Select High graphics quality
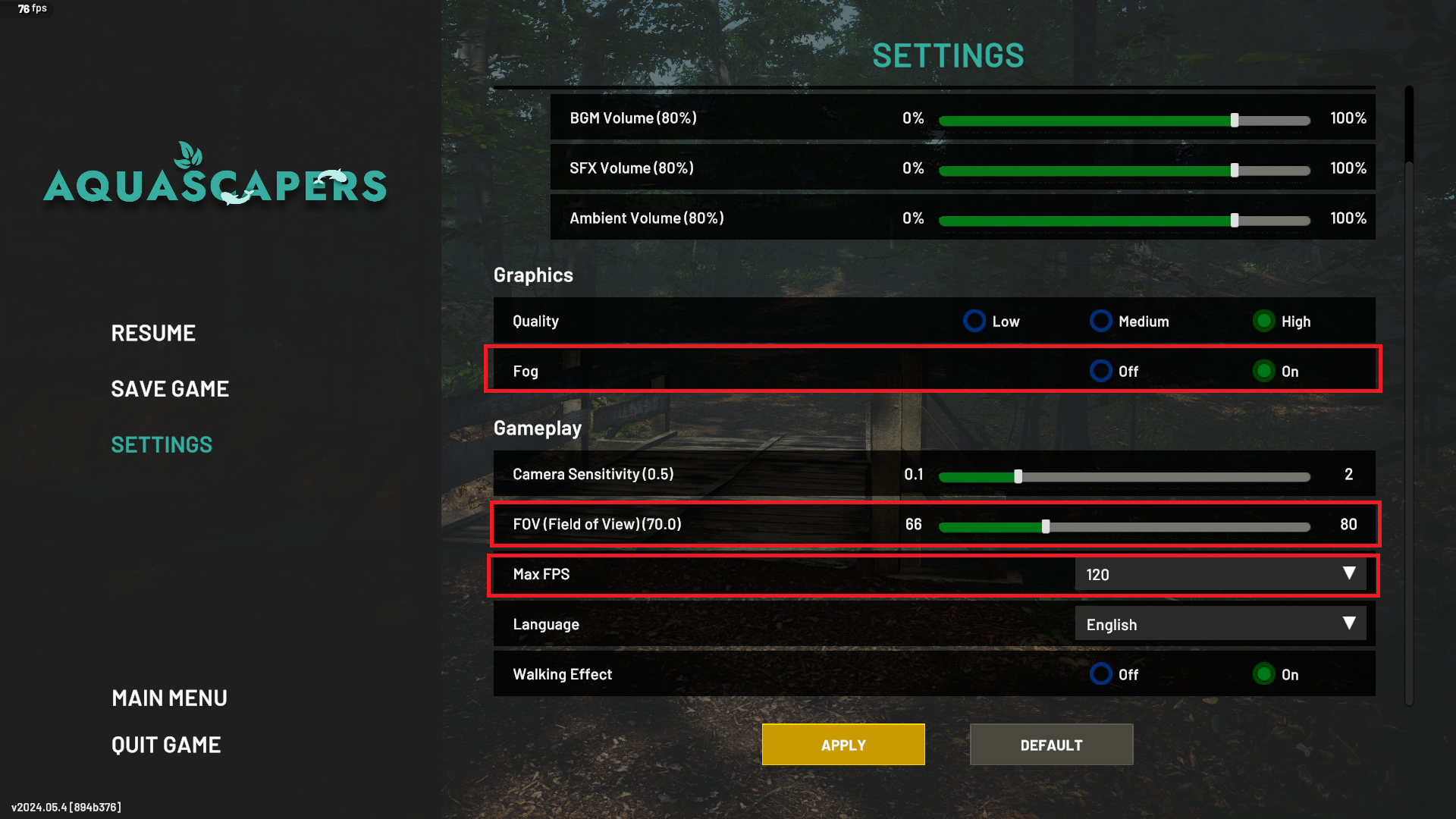The image size is (1456, 819). (1263, 321)
